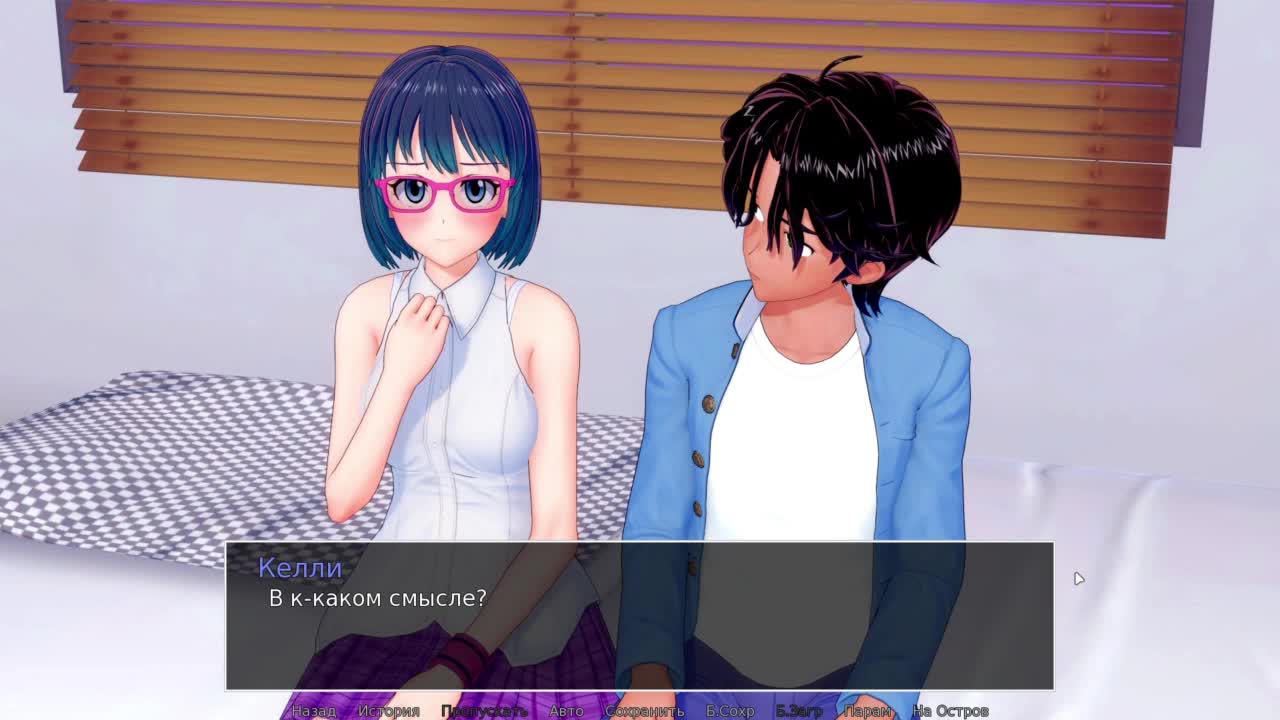Advance Келли's dialogue text box
The height and width of the screenshot is (720, 1280).
pyautogui.click(x=640, y=615)
